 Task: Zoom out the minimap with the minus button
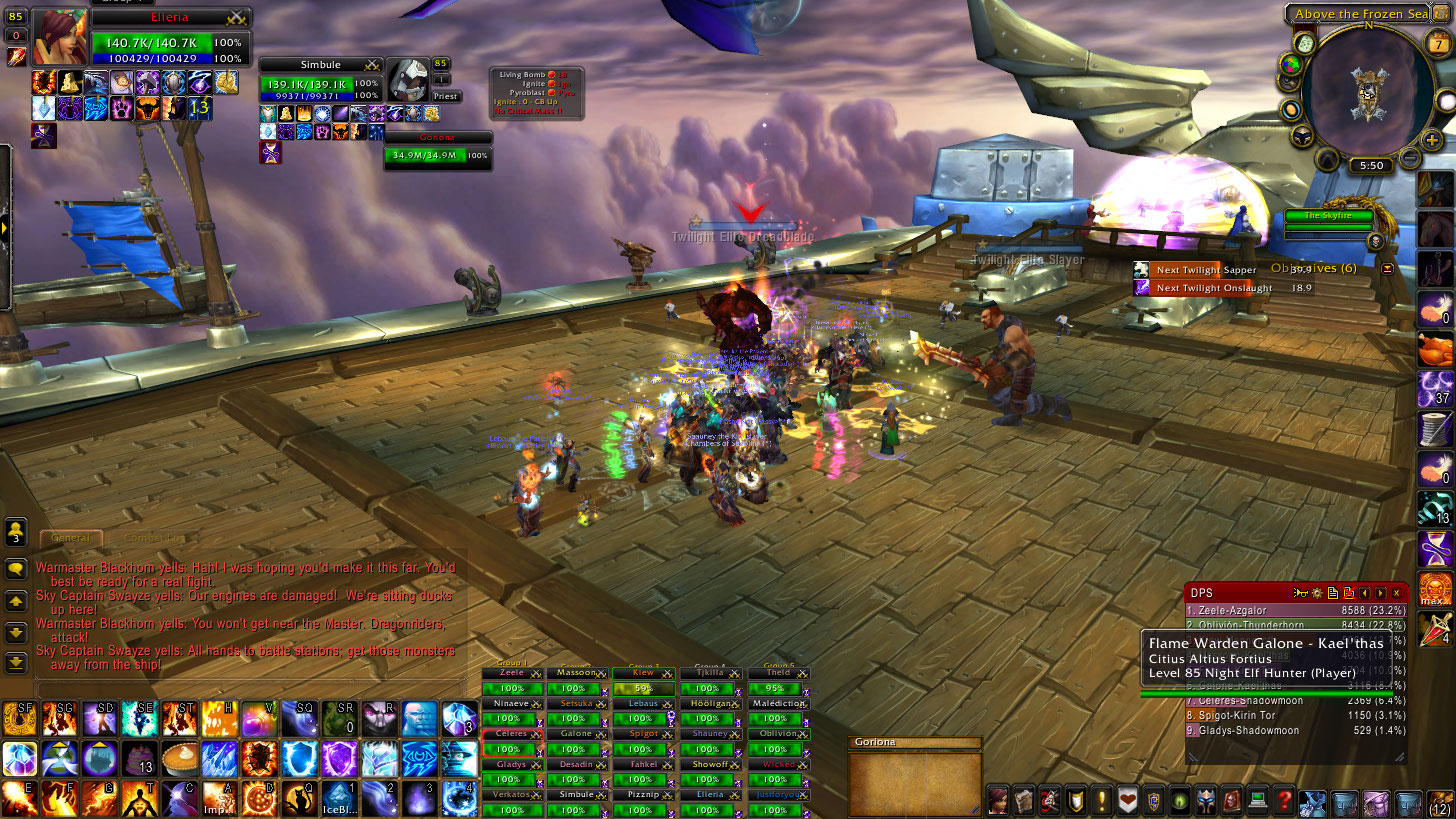[1409, 158]
